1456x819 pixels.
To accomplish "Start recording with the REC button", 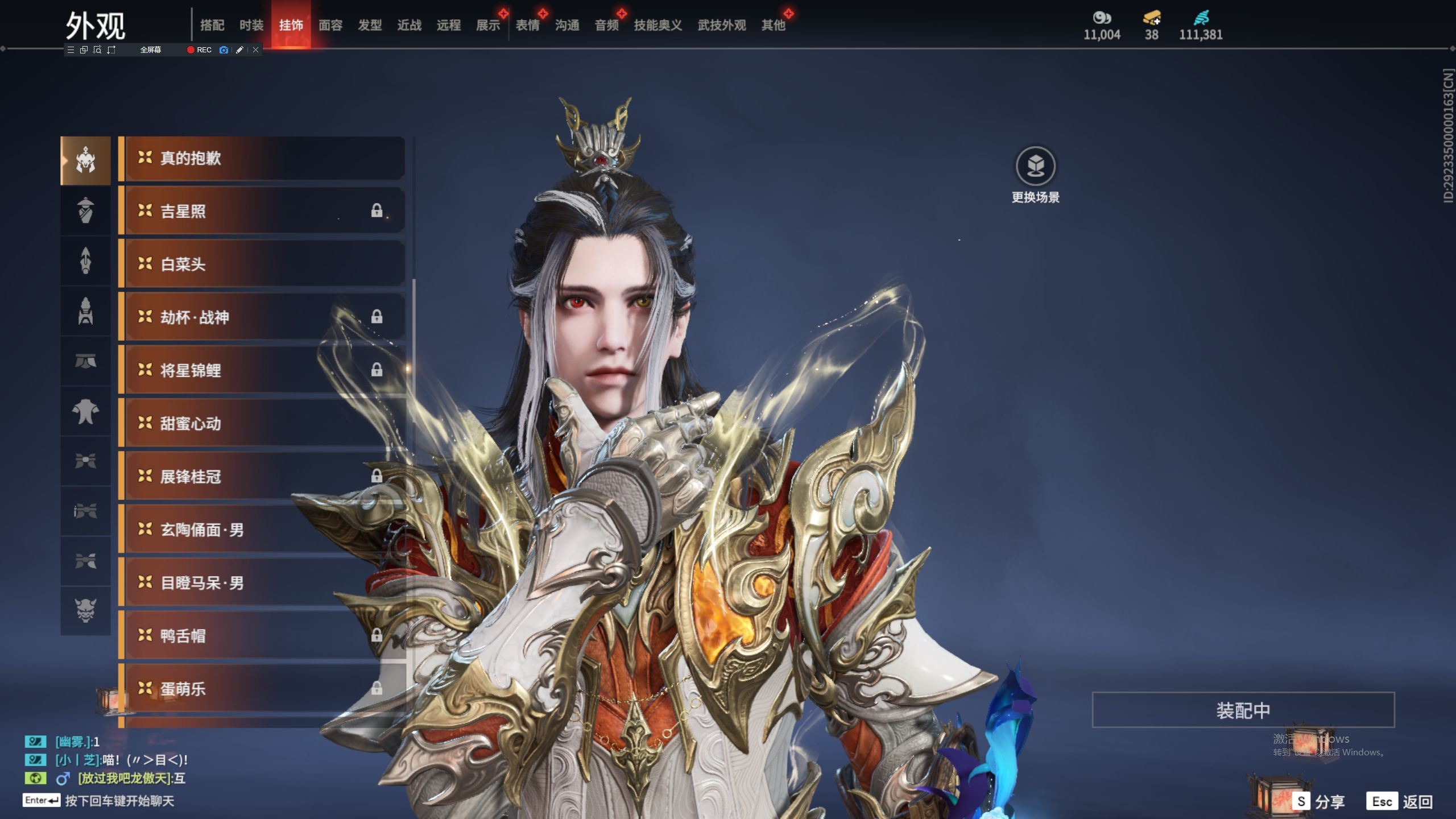I will tap(199, 50).
